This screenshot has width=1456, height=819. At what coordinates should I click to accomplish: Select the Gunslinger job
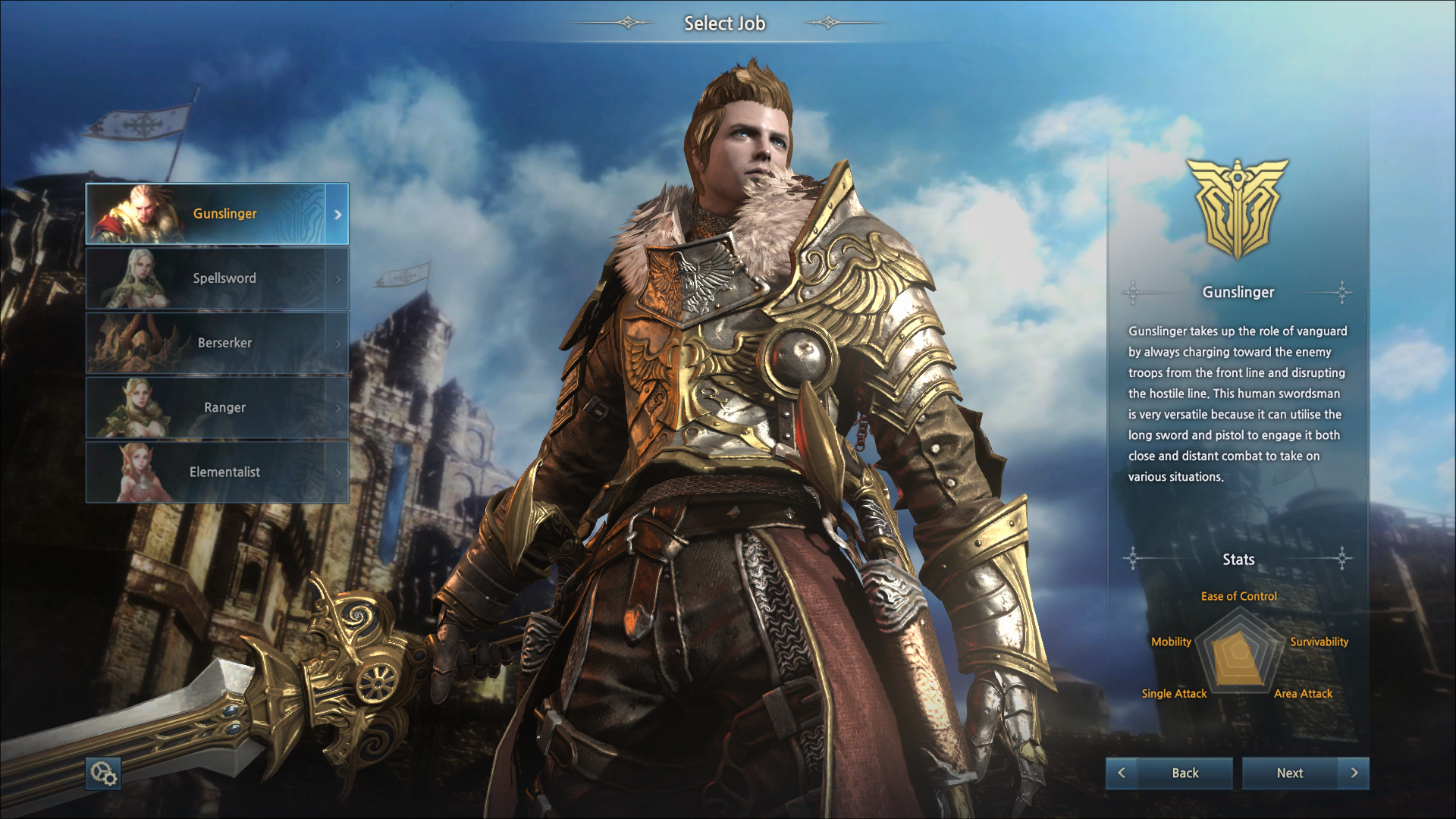[x=217, y=214]
